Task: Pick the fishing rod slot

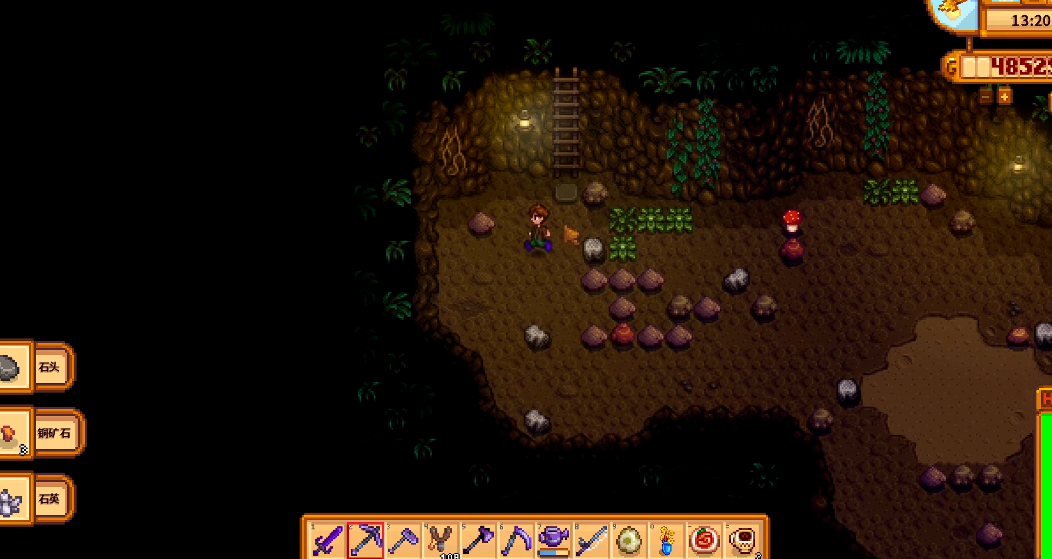Action: 592,540
